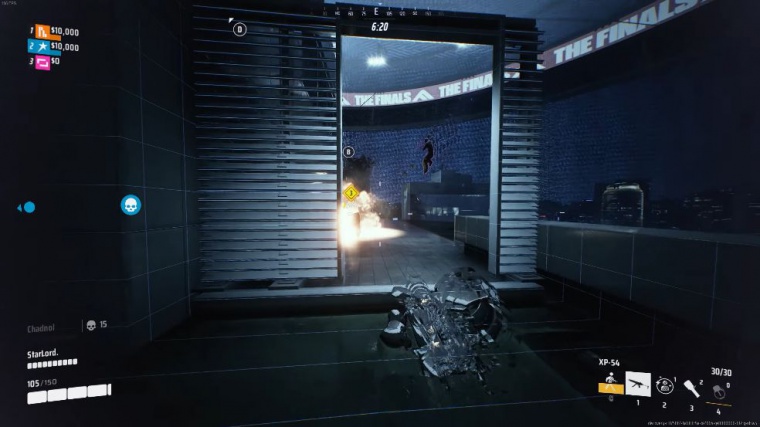760x427 pixels.
Task: Activate the specialization ability icon
Action: [x=609, y=384]
